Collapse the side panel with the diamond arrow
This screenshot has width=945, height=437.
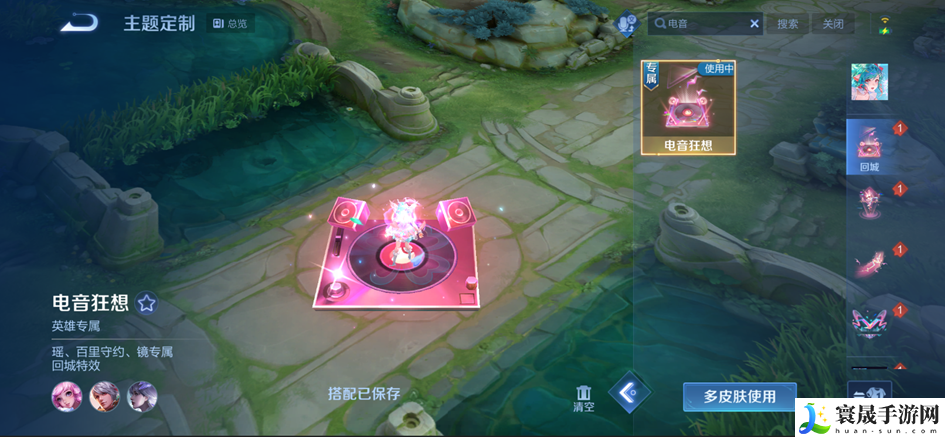tap(629, 394)
